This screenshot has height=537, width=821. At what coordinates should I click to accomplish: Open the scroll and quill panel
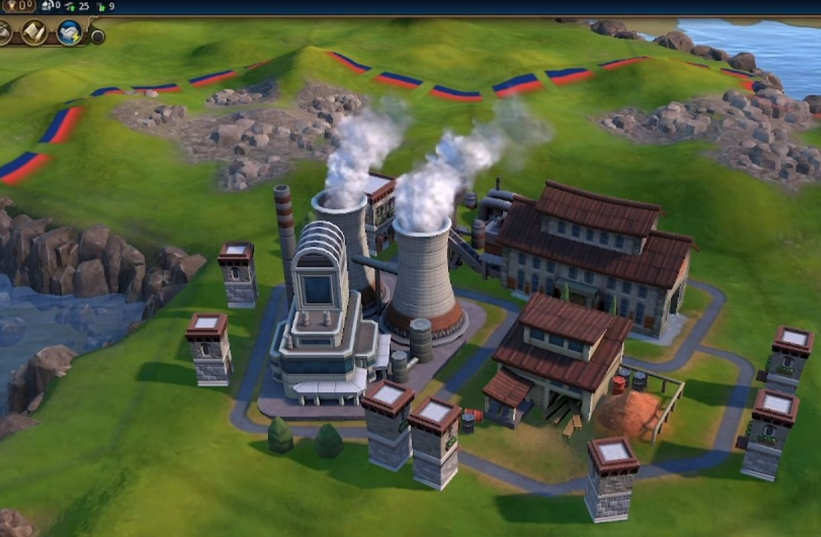coord(34,33)
